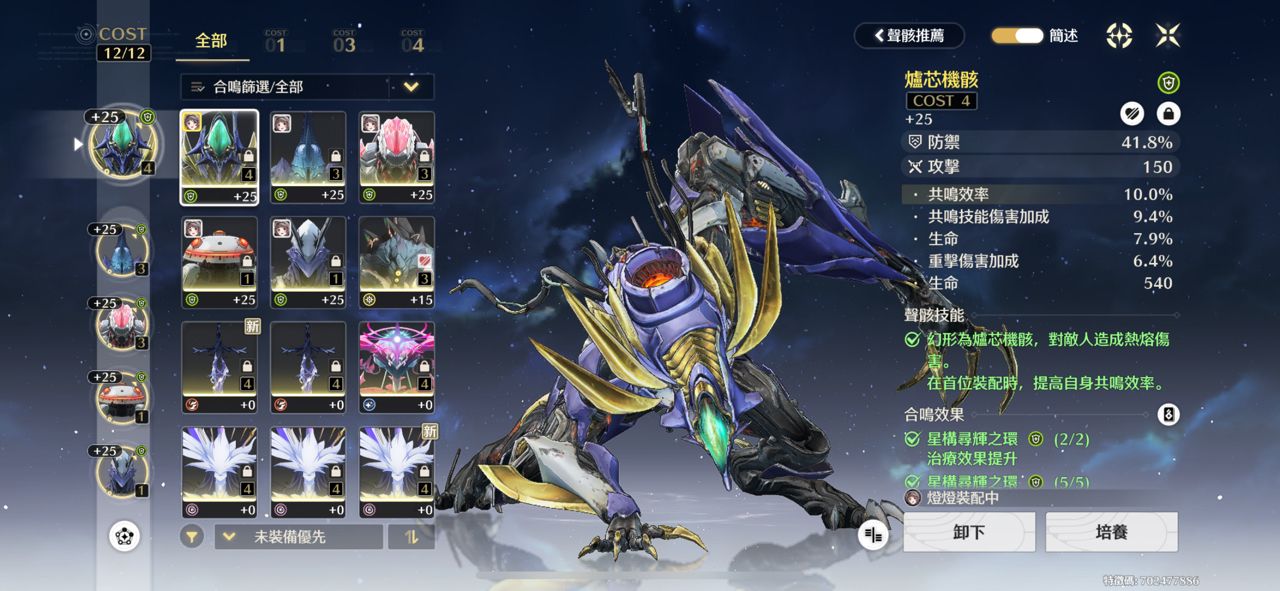Switch to the COST 03 tab
The height and width of the screenshot is (591, 1280).
[344, 42]
